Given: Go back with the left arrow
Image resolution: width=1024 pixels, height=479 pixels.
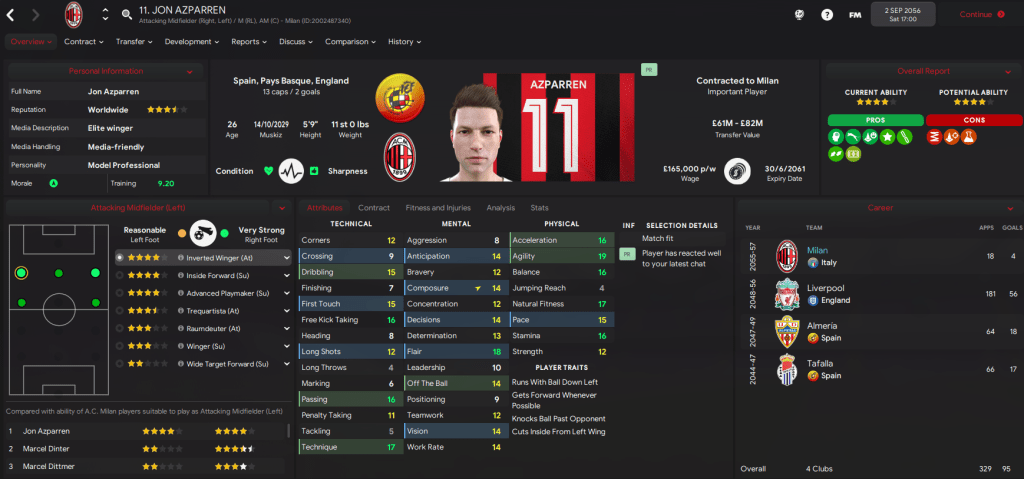Looking at the screenshot, I should [13, 14].
